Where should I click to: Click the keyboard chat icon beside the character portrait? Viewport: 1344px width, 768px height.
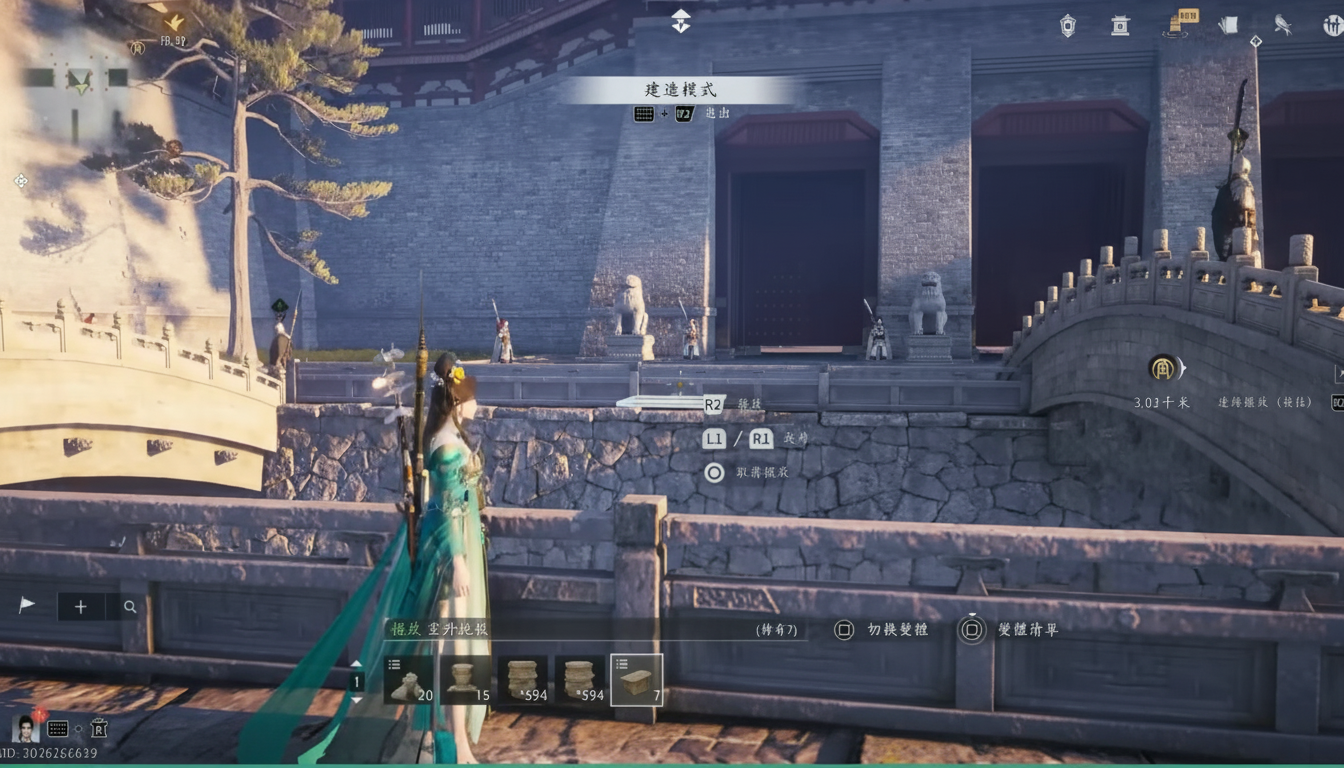point(57,728)
